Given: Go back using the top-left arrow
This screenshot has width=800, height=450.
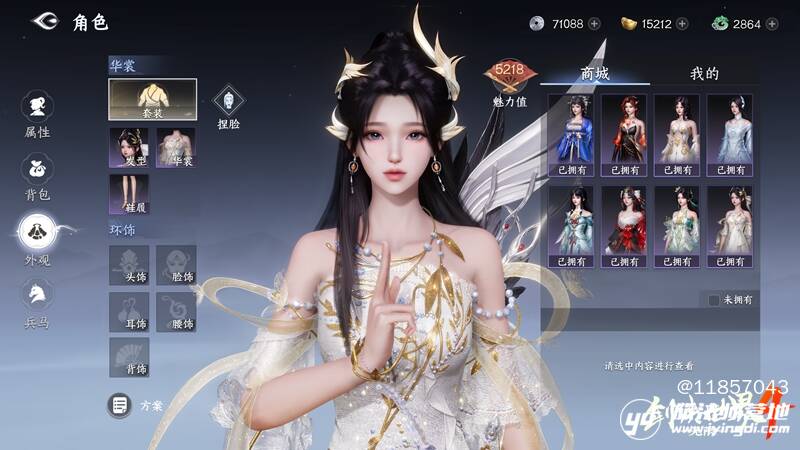Looking at the screenshot, I should point(44,21).
